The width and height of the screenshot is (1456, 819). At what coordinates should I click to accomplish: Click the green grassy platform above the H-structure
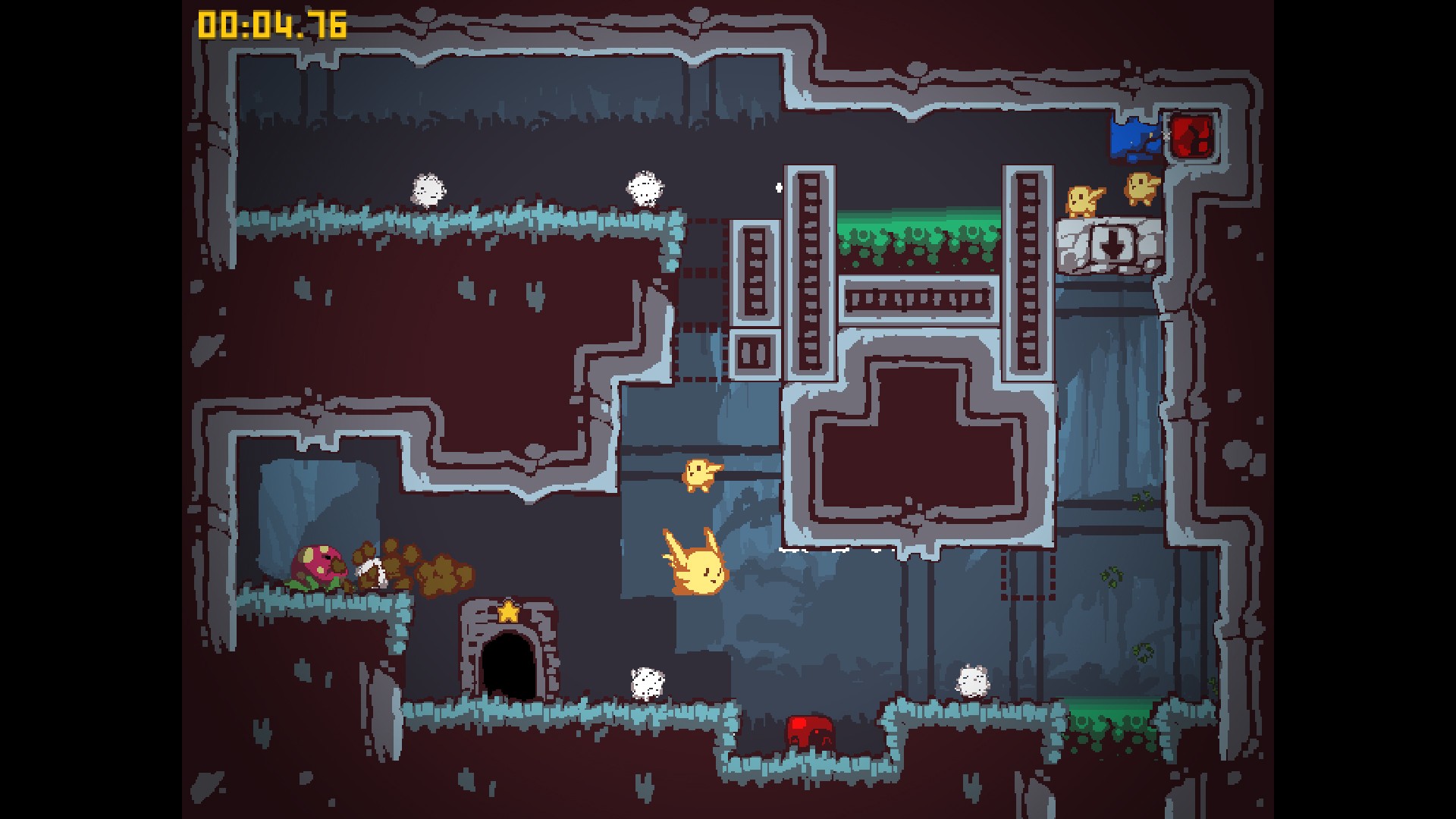[x=918, y=231]
